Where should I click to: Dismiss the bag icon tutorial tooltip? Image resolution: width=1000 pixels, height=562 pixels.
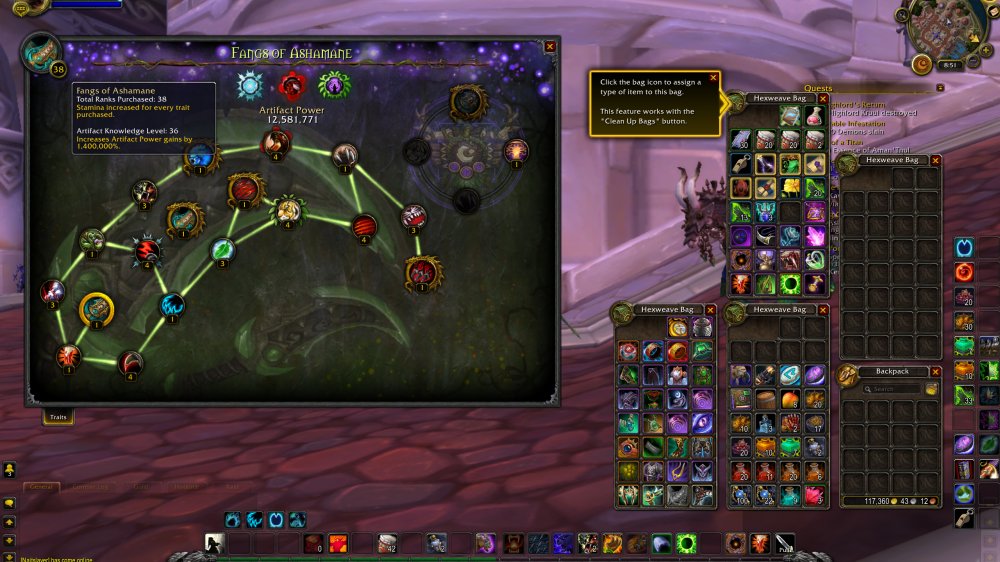click(713, 77)
